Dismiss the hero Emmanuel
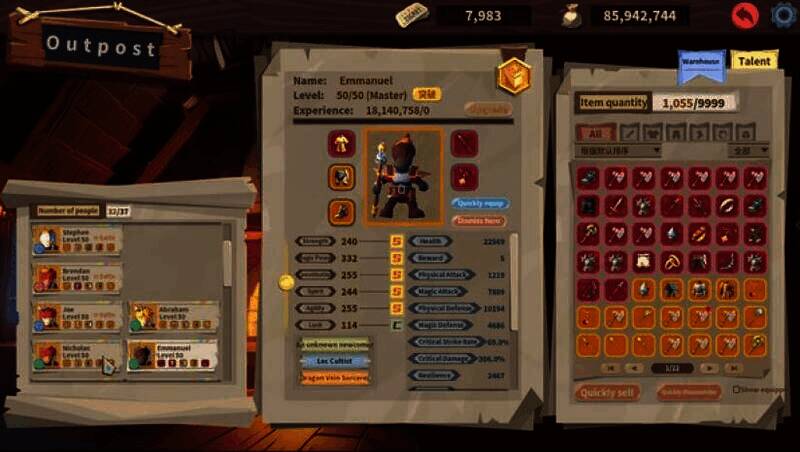The image size is (800, 452). [479, 220]
